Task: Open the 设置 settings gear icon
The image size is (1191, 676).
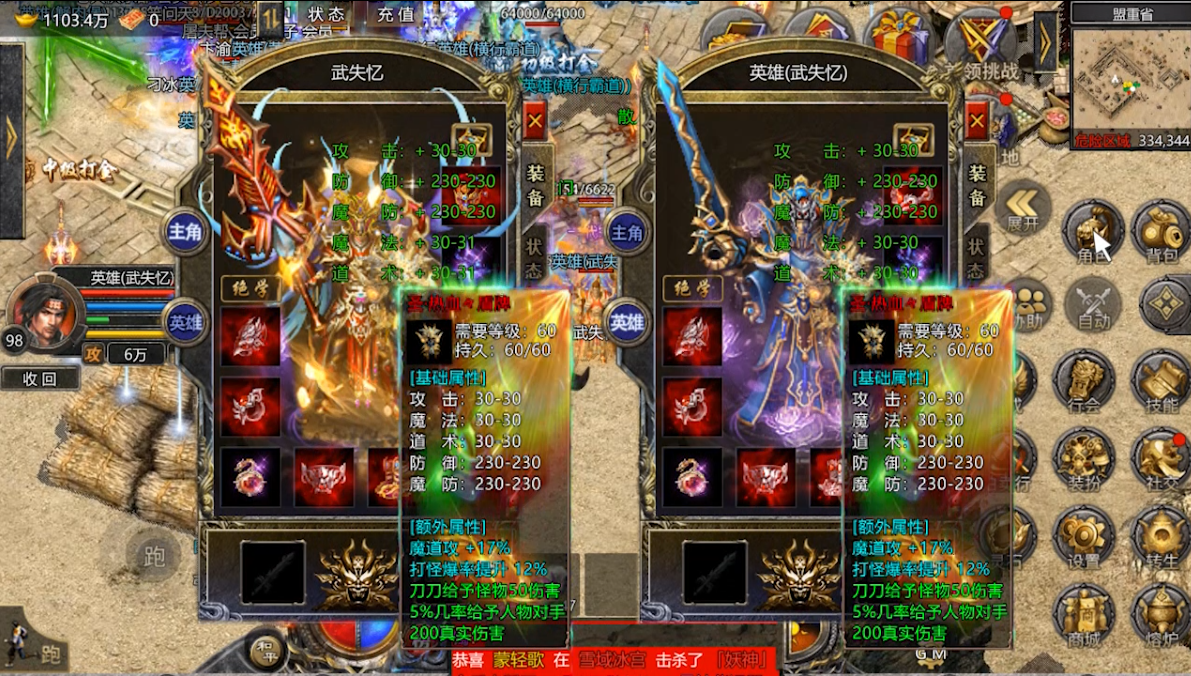Action: (1084, 540)
